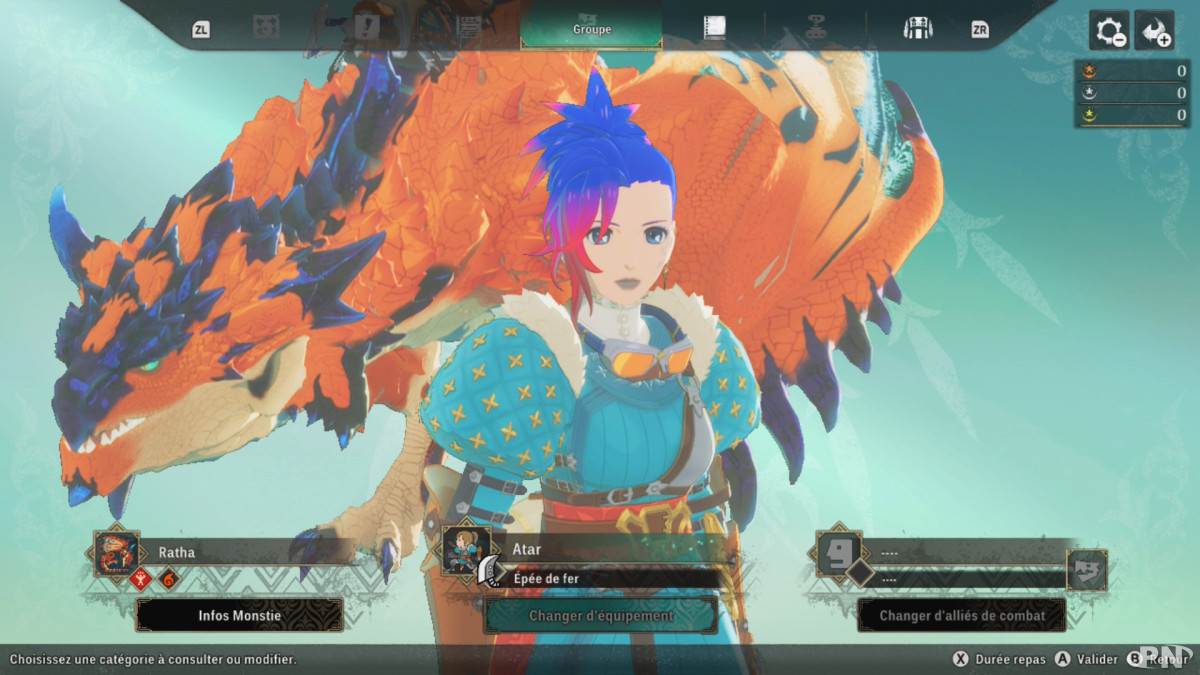Select Atar's character portrait
This screenshot has height=675, width=1200.
[x=466, y=551]
